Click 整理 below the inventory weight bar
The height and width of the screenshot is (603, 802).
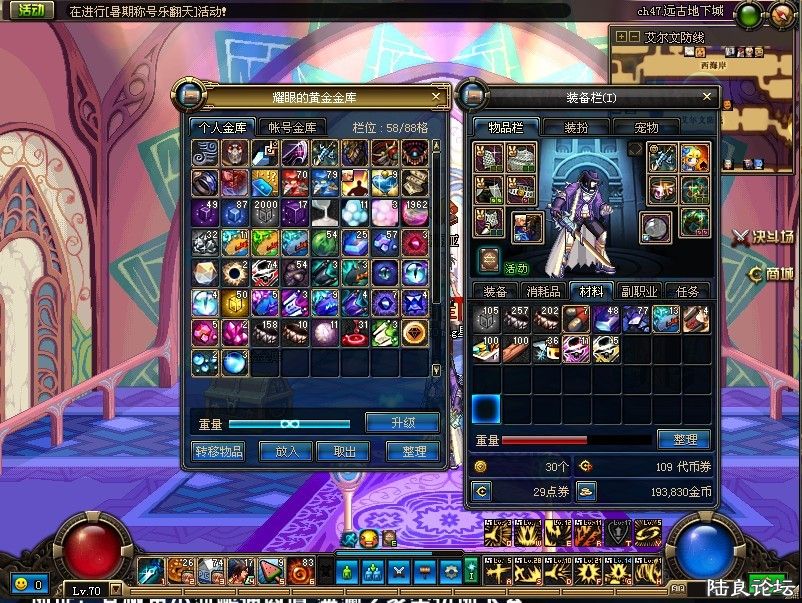[684, 439]
